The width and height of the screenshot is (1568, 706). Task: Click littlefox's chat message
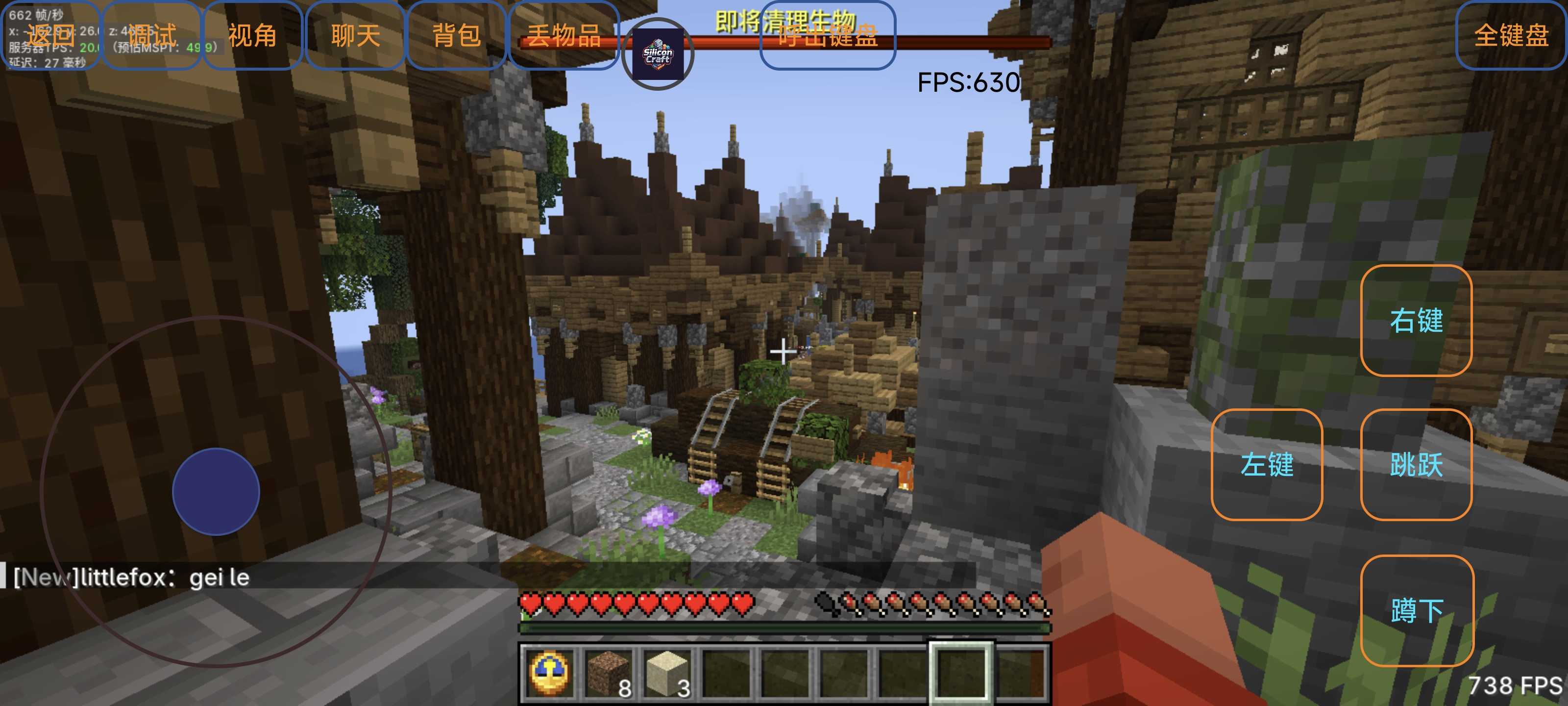[x=131, y=577]
